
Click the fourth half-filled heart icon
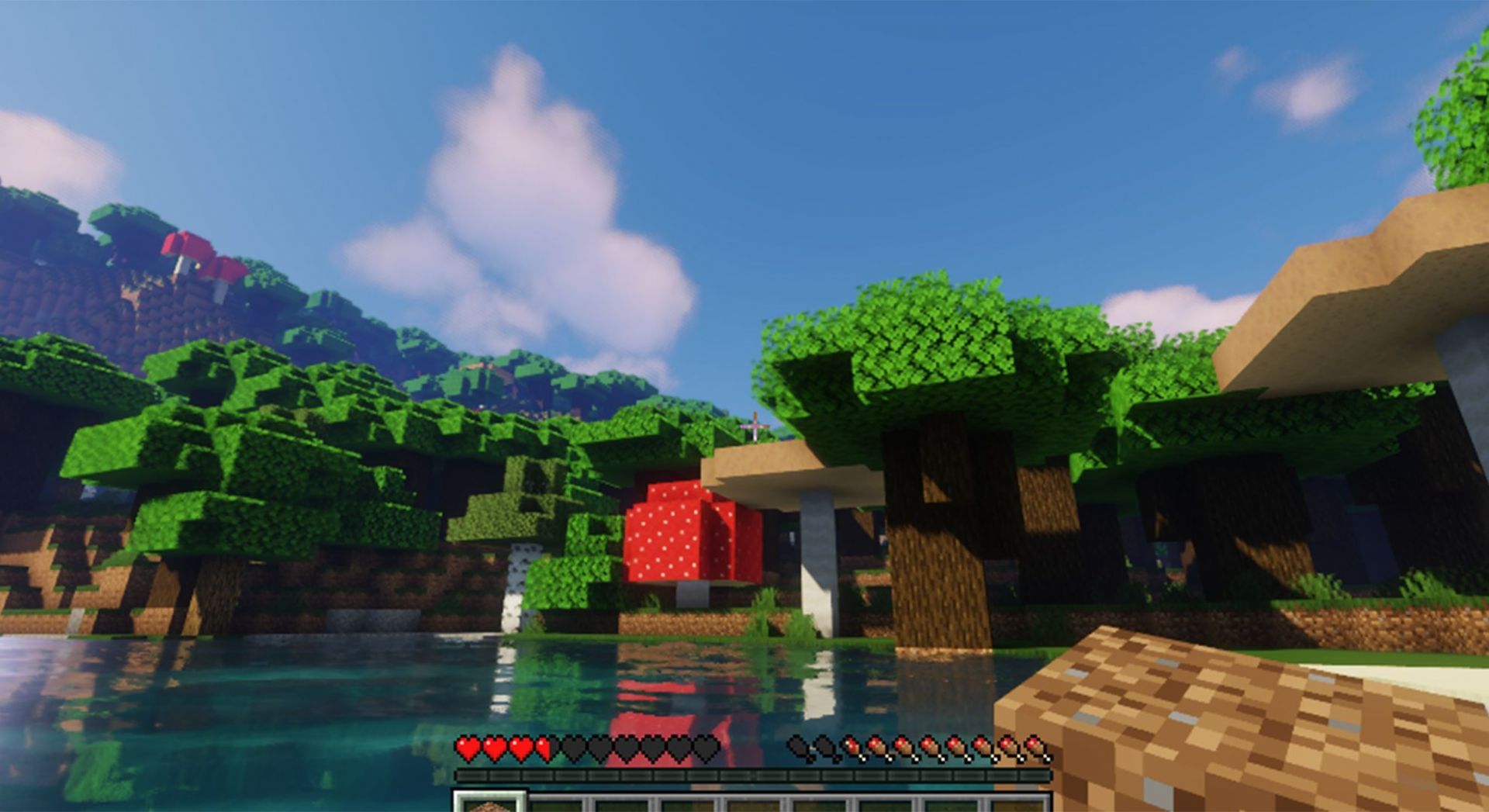(544, 748)
